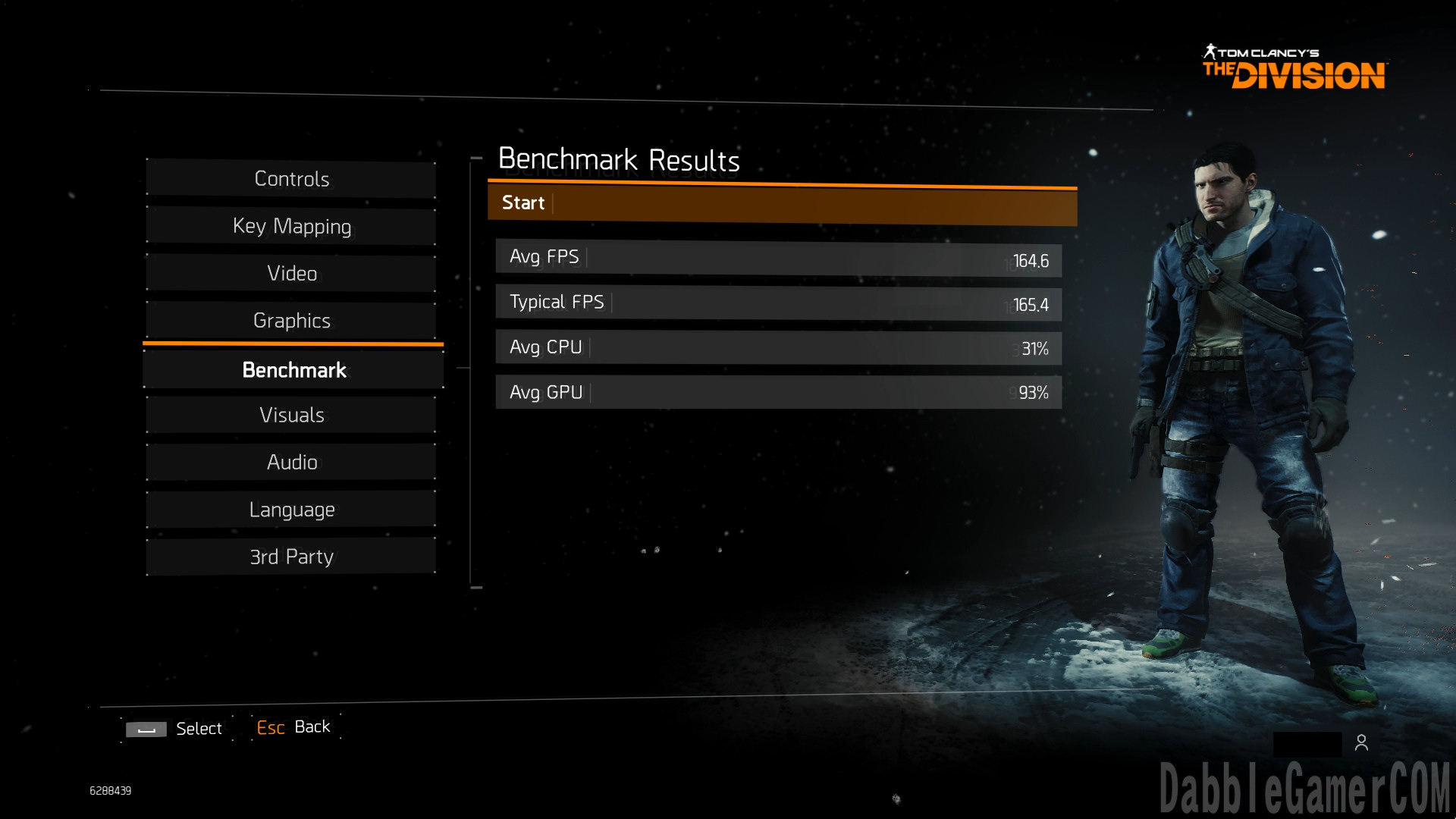Click the Select option in footer

click(x=175, y=729)
